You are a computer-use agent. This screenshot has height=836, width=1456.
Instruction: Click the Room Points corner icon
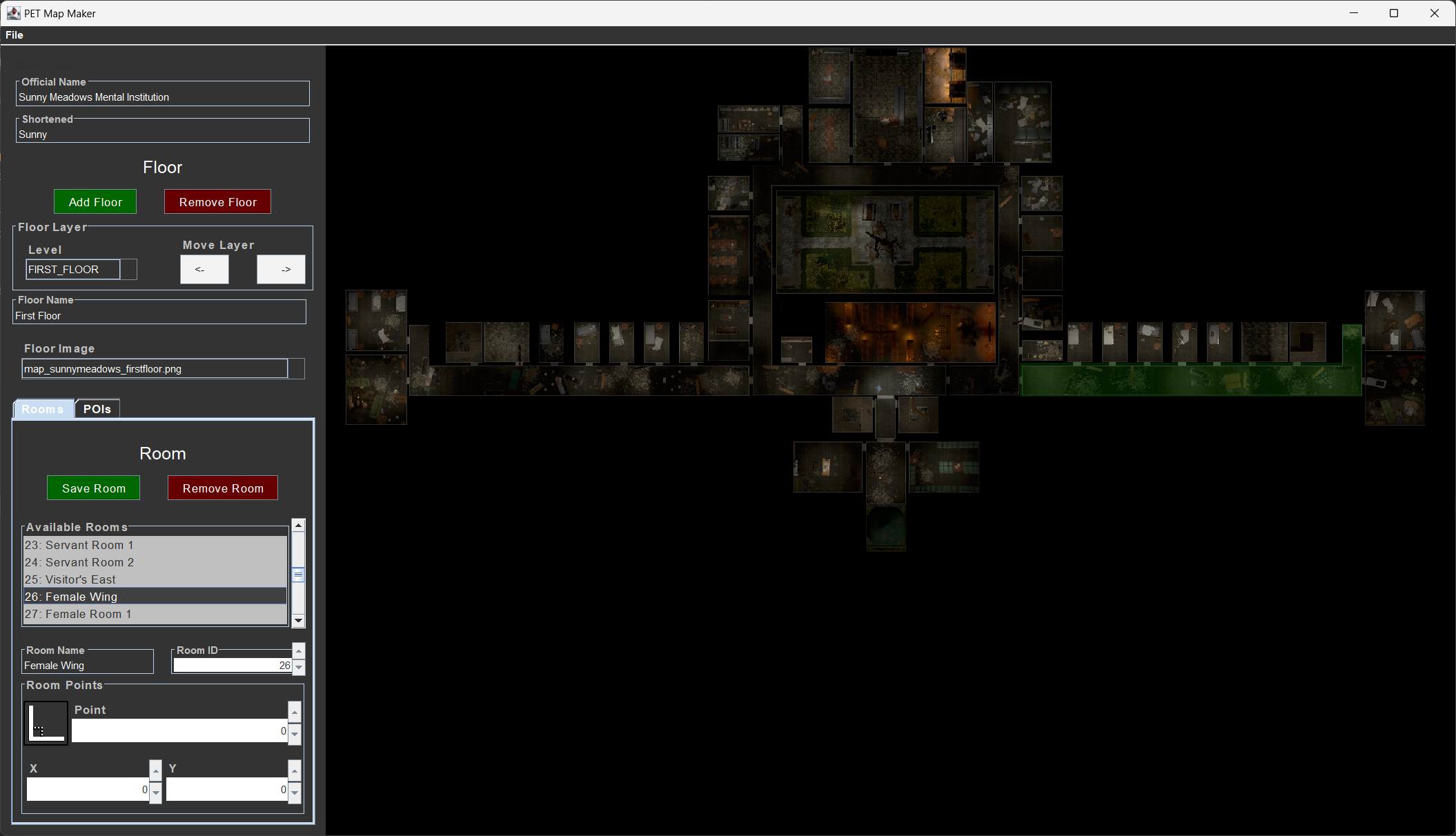point(46,723)
